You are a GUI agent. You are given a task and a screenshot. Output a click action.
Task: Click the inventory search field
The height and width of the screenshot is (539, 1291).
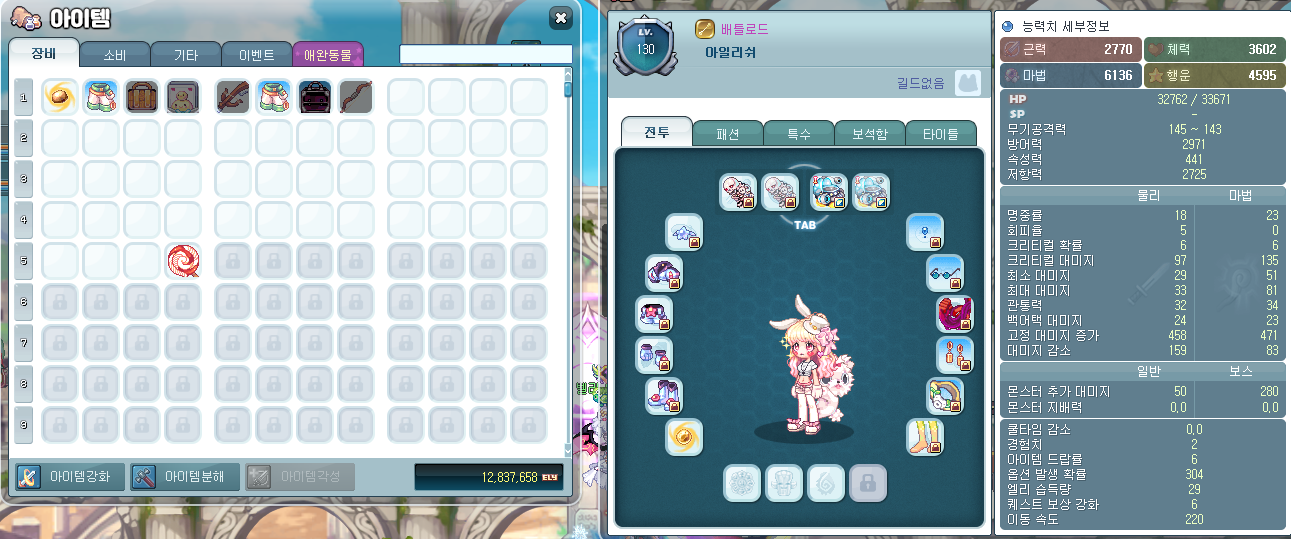485,54
